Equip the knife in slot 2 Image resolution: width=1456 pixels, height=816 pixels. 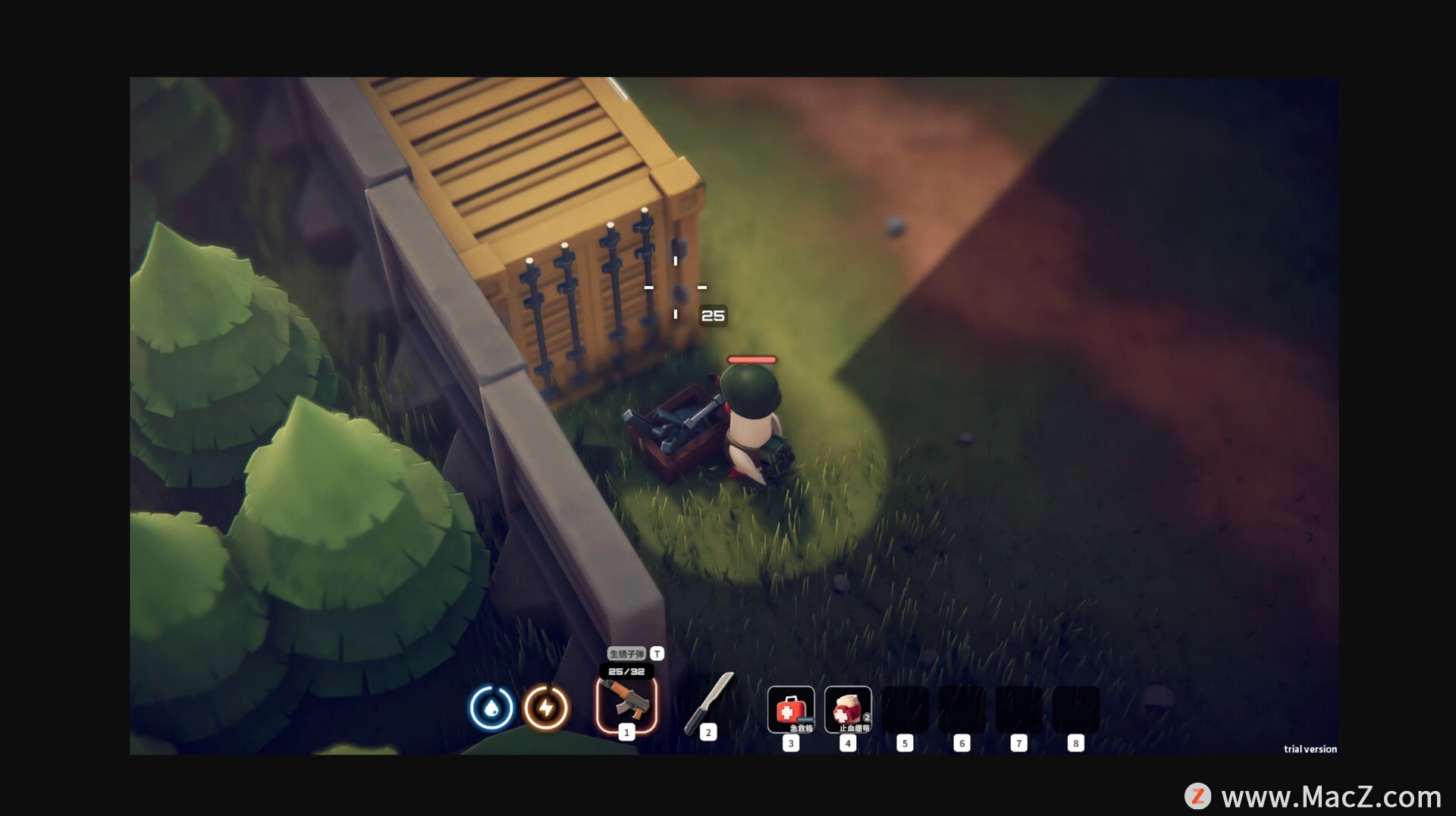708,703
